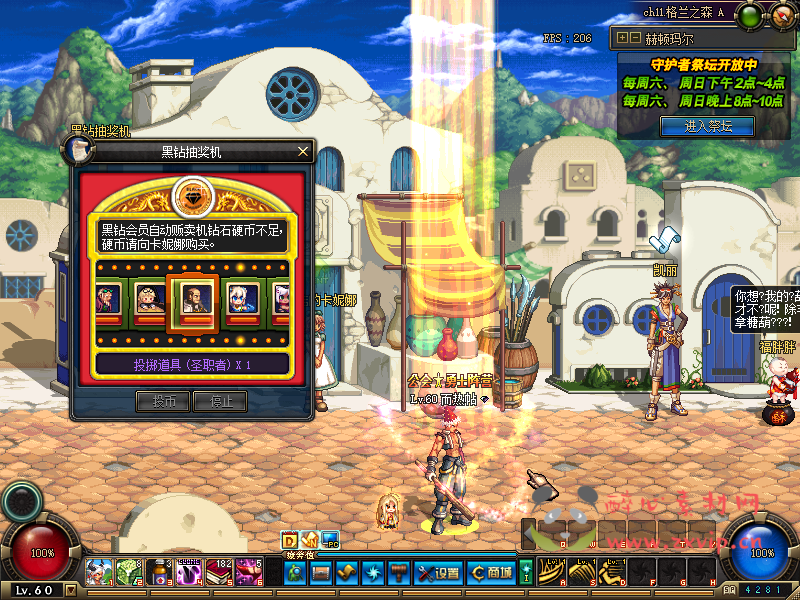Use the red potion hotbar slot
This screenshot has height=600, width=800.
point(159,572)
